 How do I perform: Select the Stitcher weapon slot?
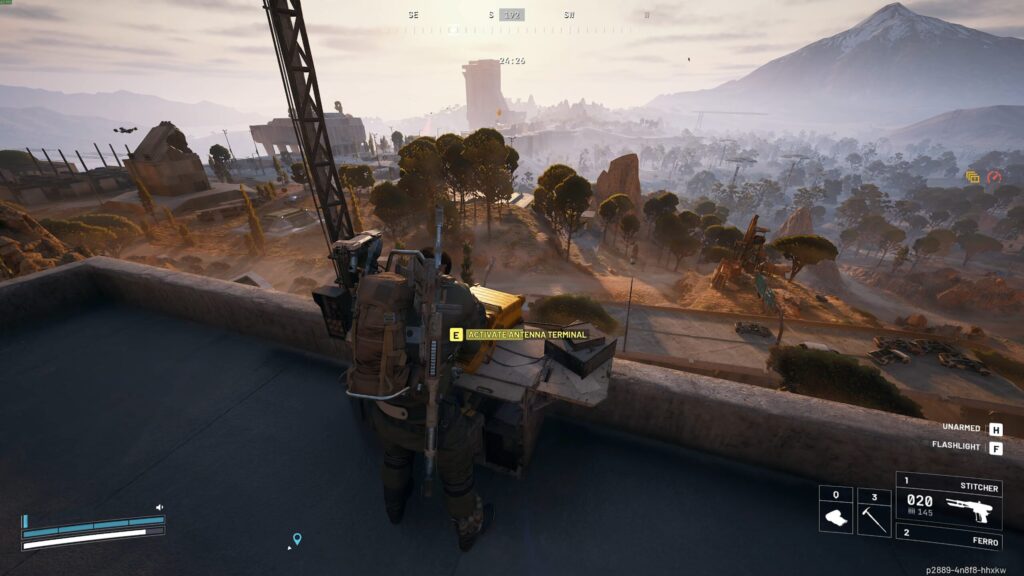[x=947, y=500]
